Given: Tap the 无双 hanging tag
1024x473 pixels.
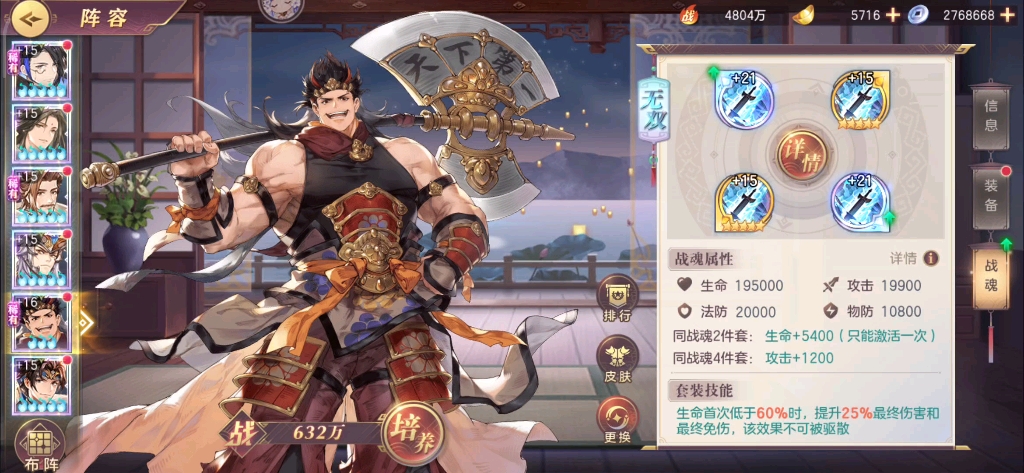Looking at the screenshot, I should (x=653, y=104).
